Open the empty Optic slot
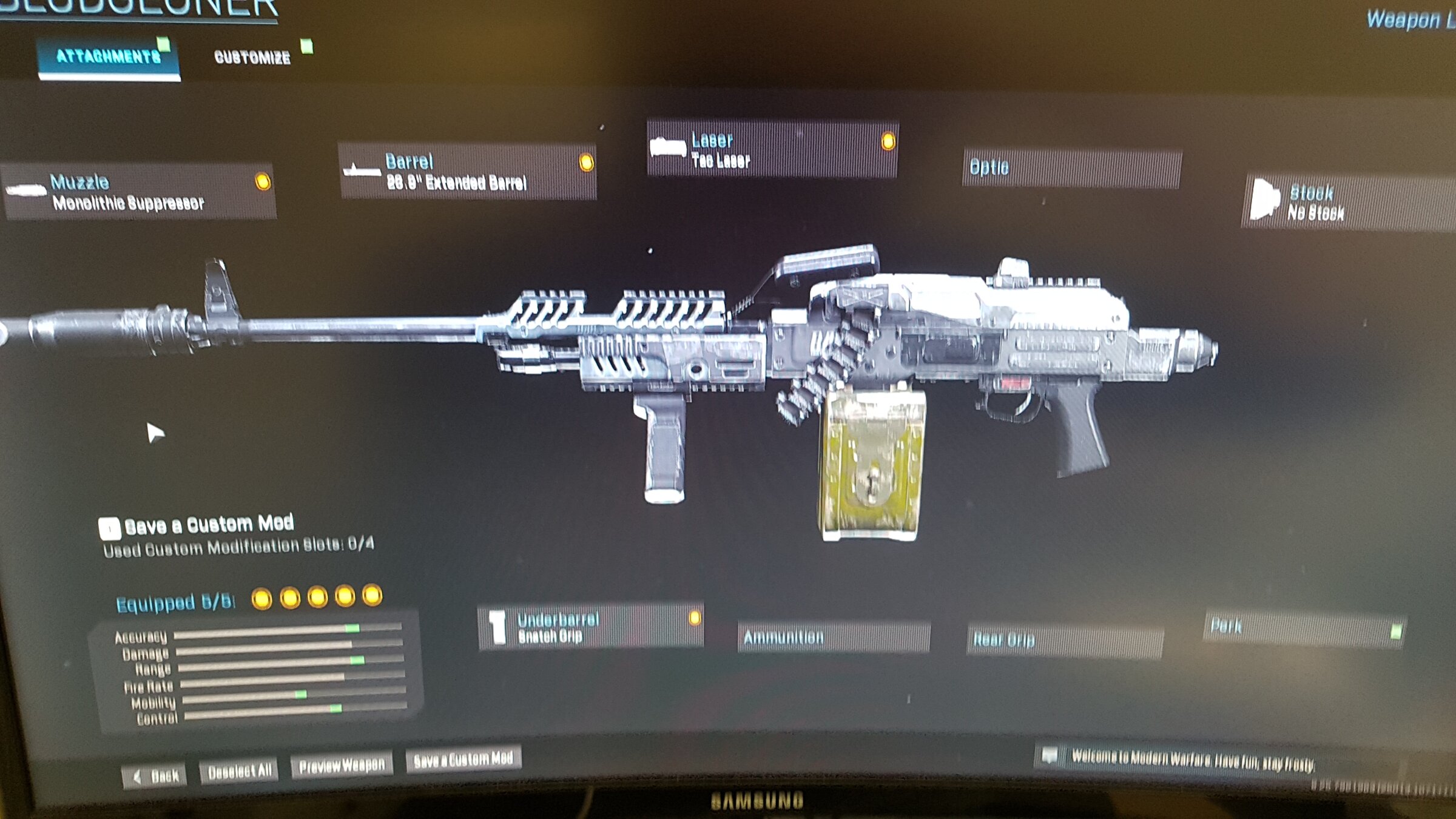Screen dimensions: 1456x819 coord(1071,168)
